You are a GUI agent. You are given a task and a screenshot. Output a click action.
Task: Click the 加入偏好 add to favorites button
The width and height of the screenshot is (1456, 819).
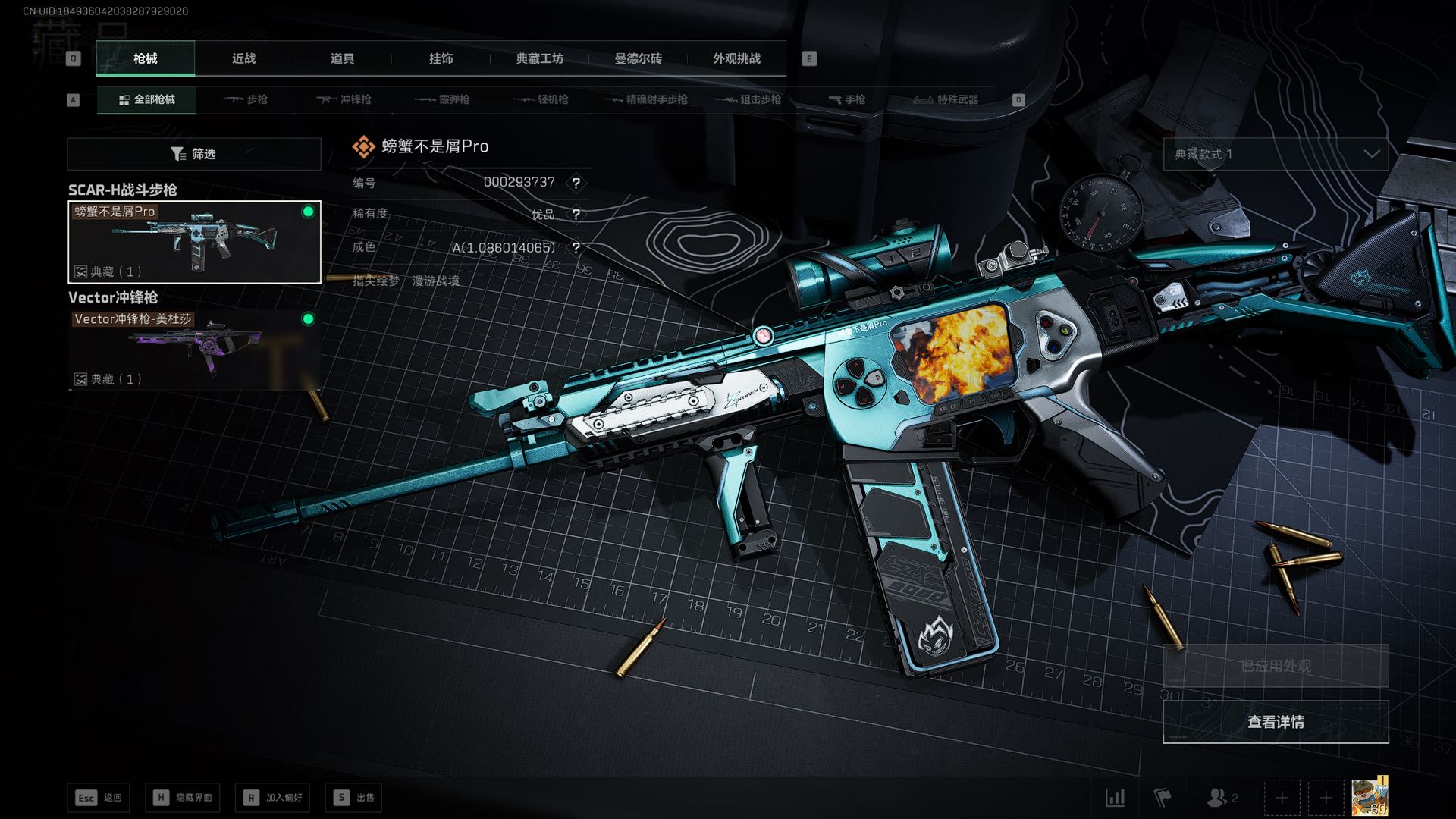click(273, 797)
